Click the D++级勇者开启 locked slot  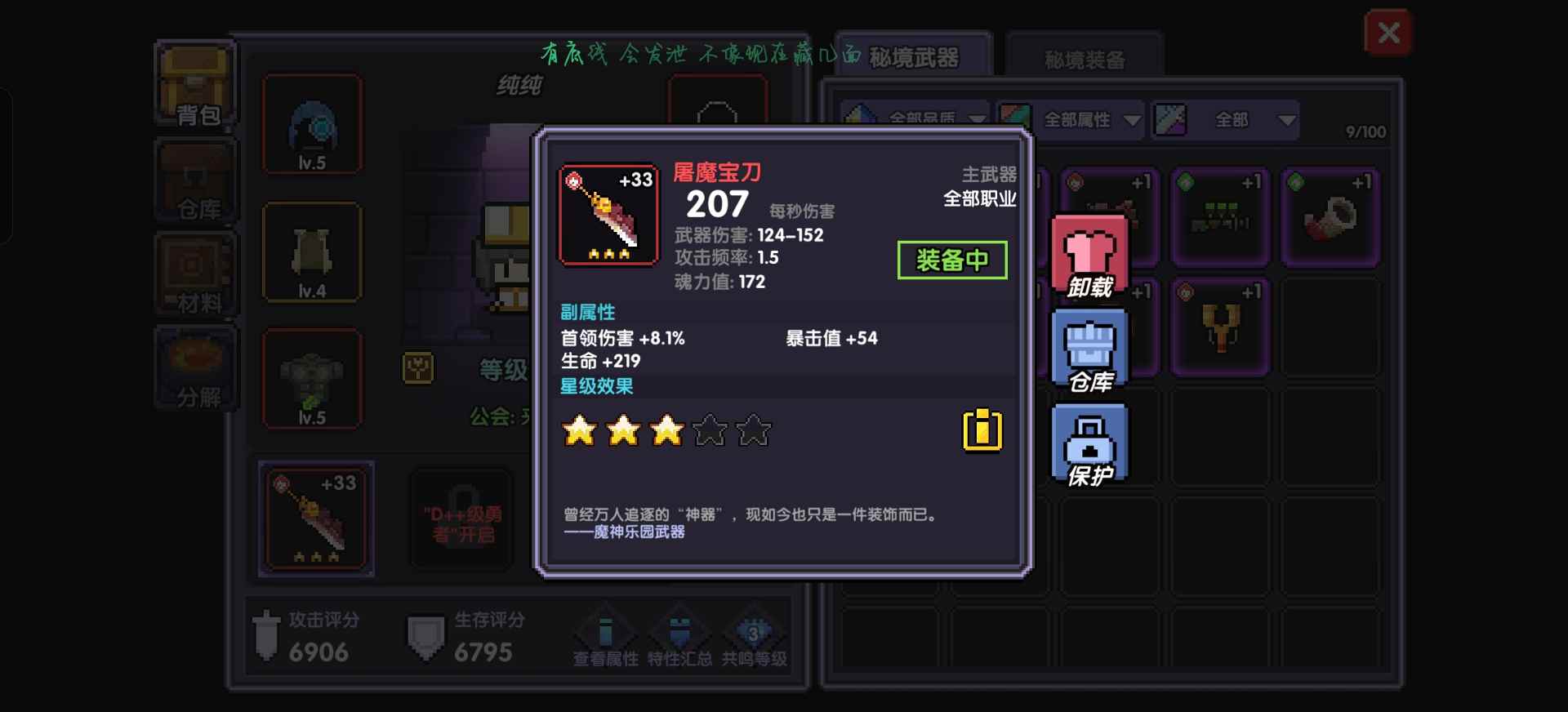pos(461,518)
